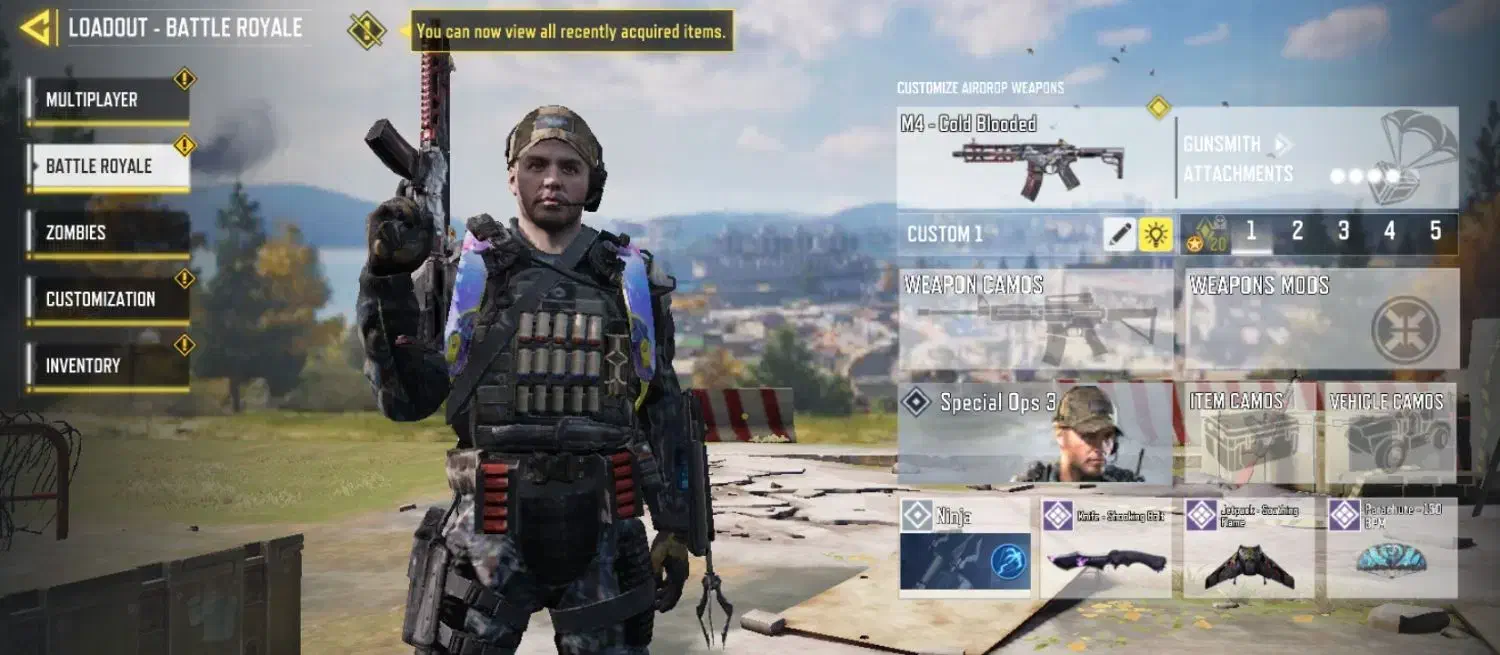Tap the yellow lightbulb button
This screenshot has width=1500, height=655.
(1156, 235)
